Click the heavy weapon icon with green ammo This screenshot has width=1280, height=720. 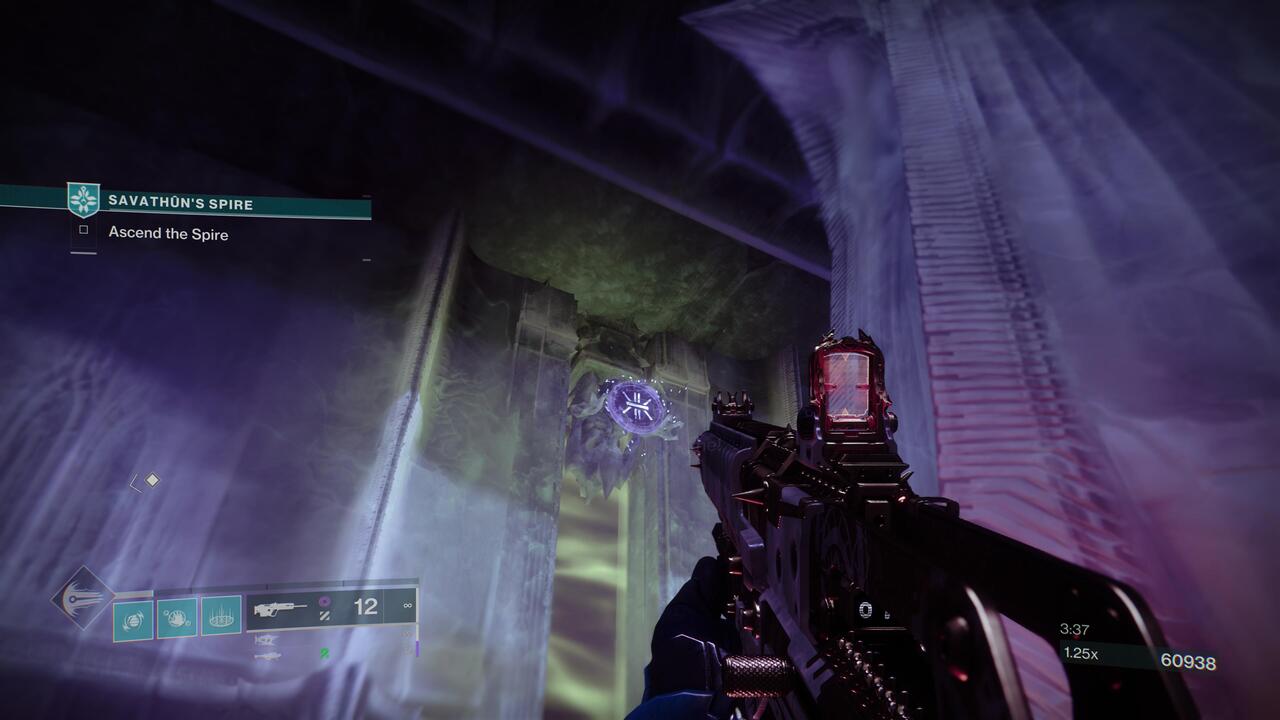point(270,656)
